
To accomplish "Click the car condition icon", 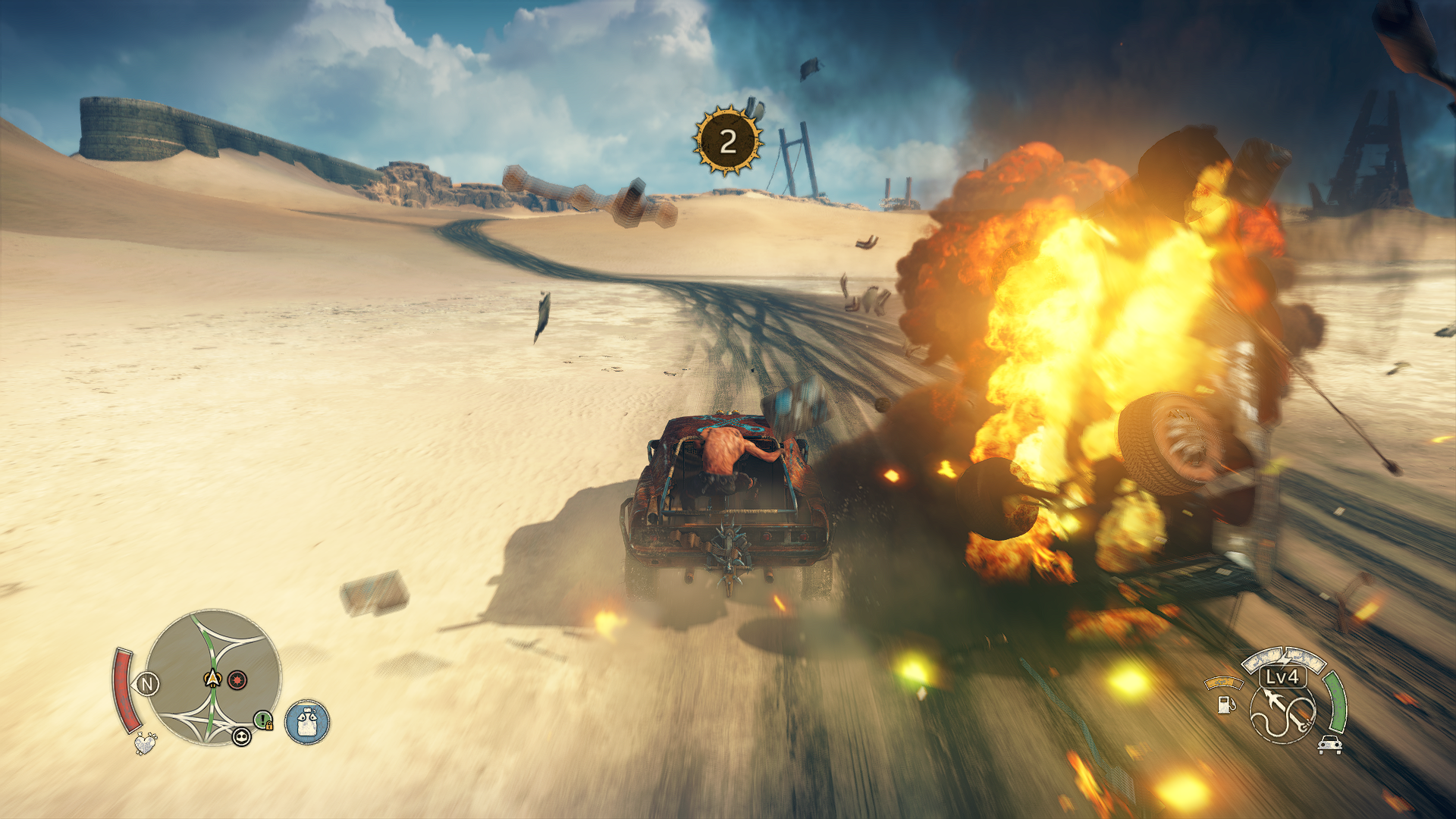I will click(x=1329, y=745).
